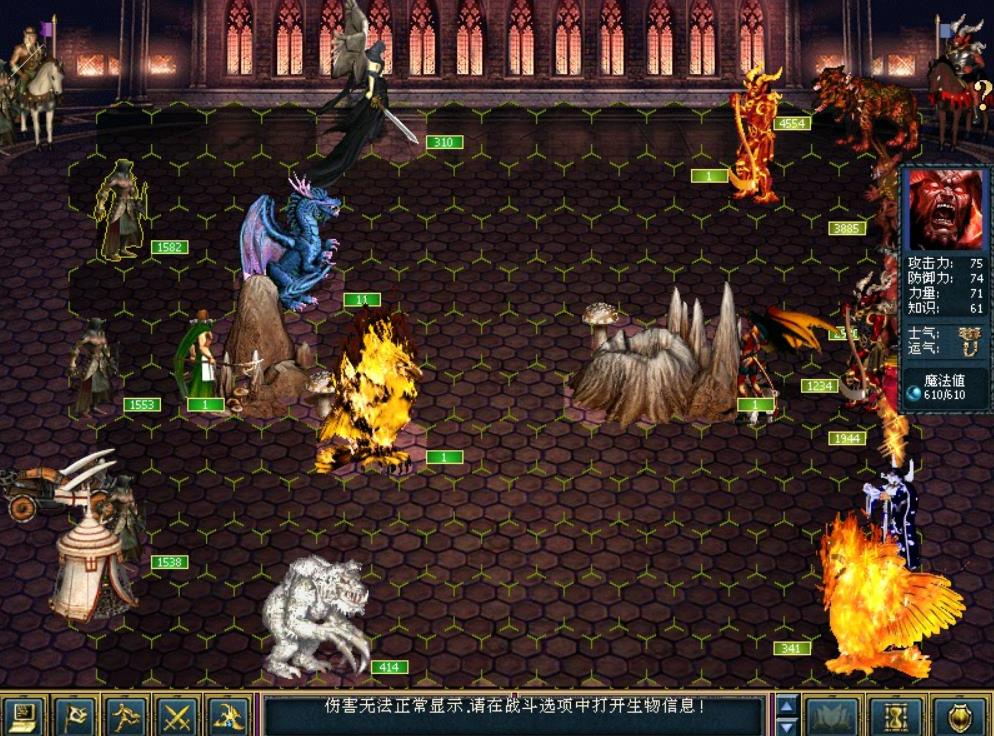
Task: Inspect the red demon hero portrait panel
Action: pos(944,210)
